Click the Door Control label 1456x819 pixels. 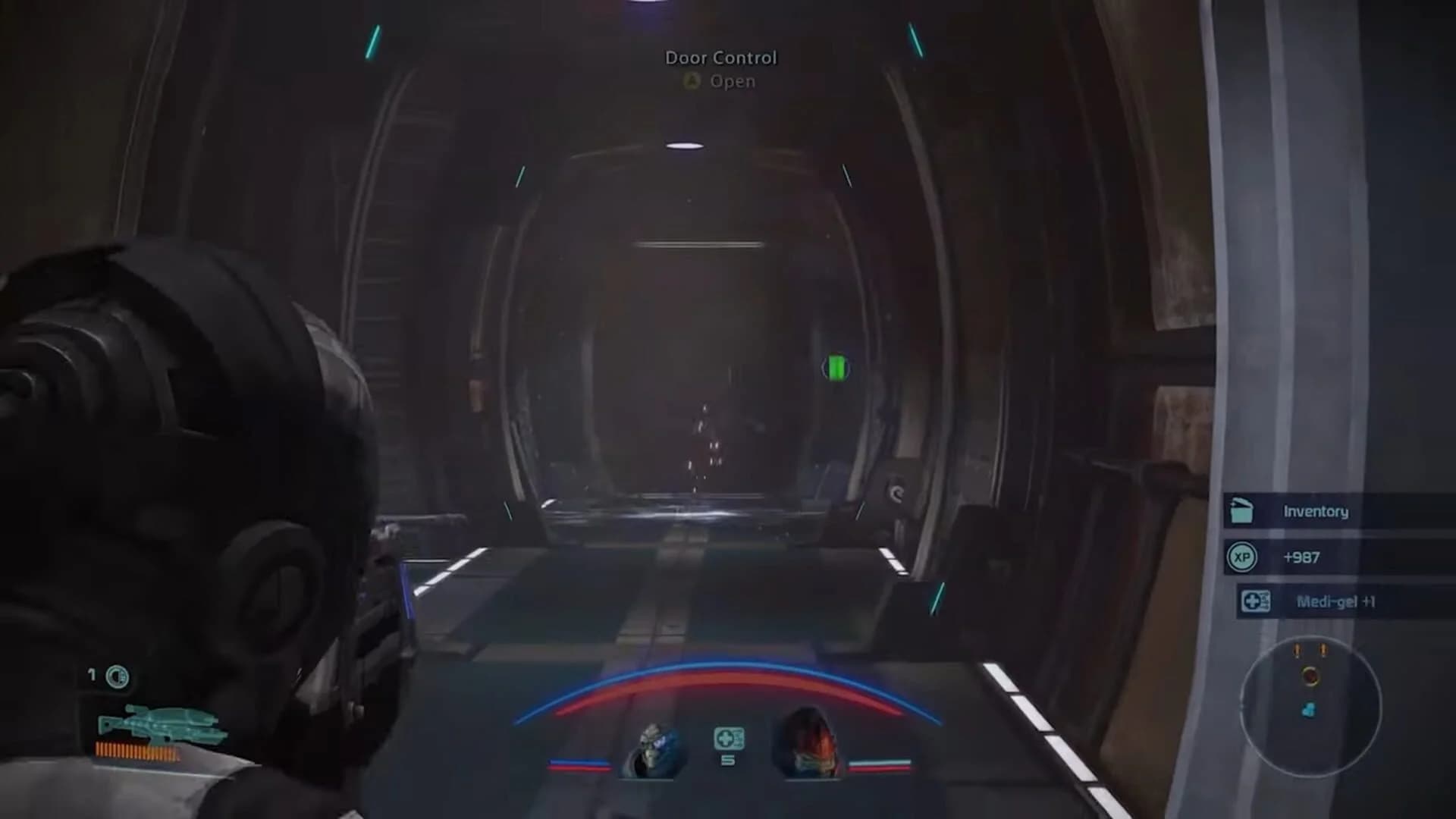[720, 57]
